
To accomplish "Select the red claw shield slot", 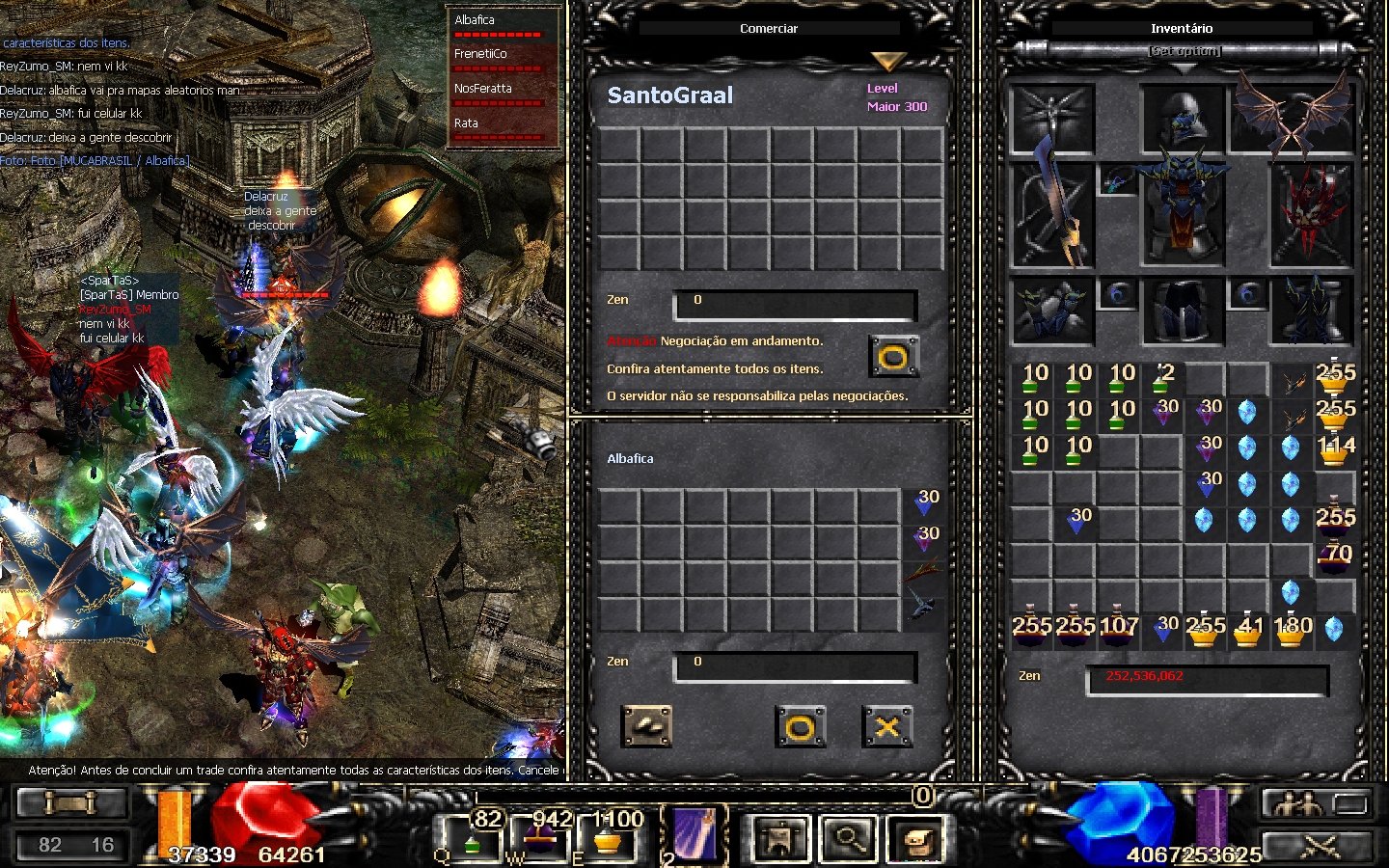I will (1312, 212).
